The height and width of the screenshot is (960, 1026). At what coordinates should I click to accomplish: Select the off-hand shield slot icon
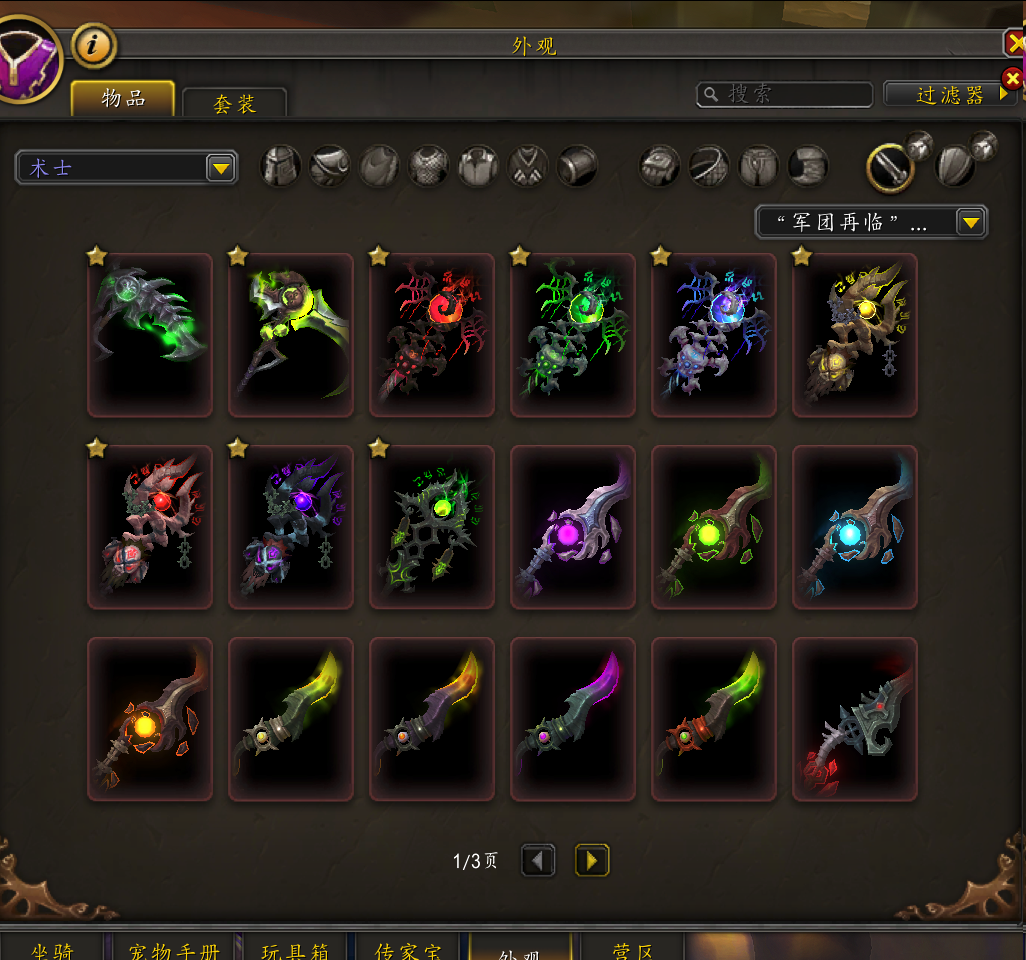tap(955, 166)
